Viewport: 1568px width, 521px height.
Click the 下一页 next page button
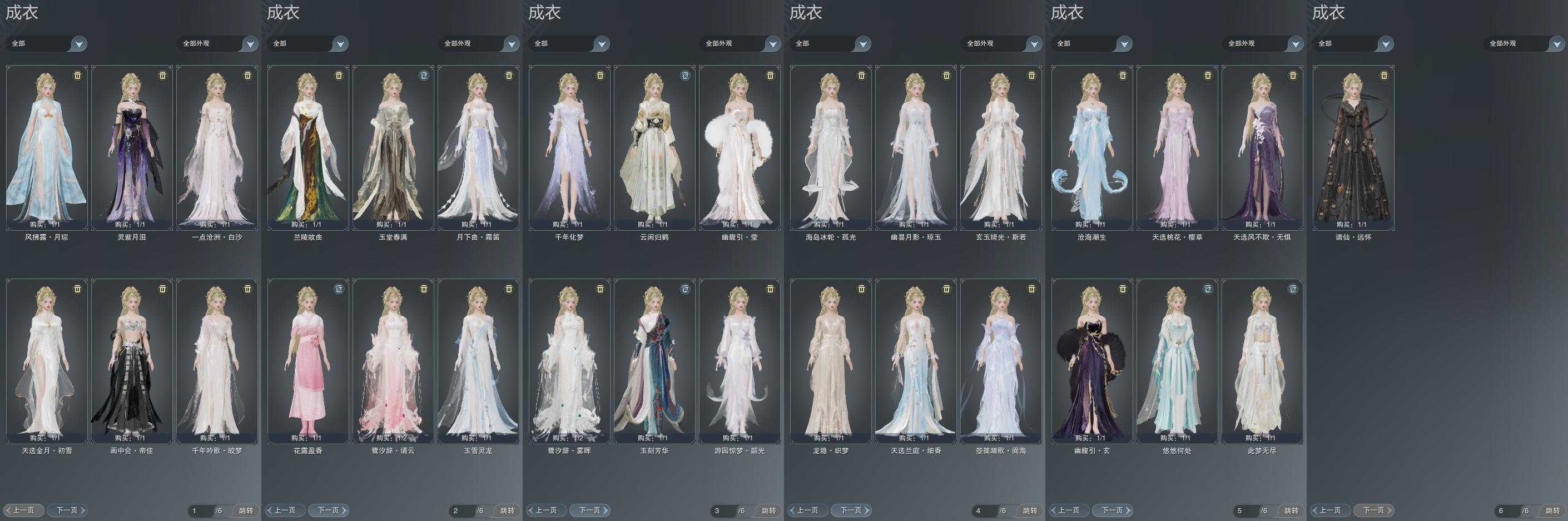coord(66,510)
